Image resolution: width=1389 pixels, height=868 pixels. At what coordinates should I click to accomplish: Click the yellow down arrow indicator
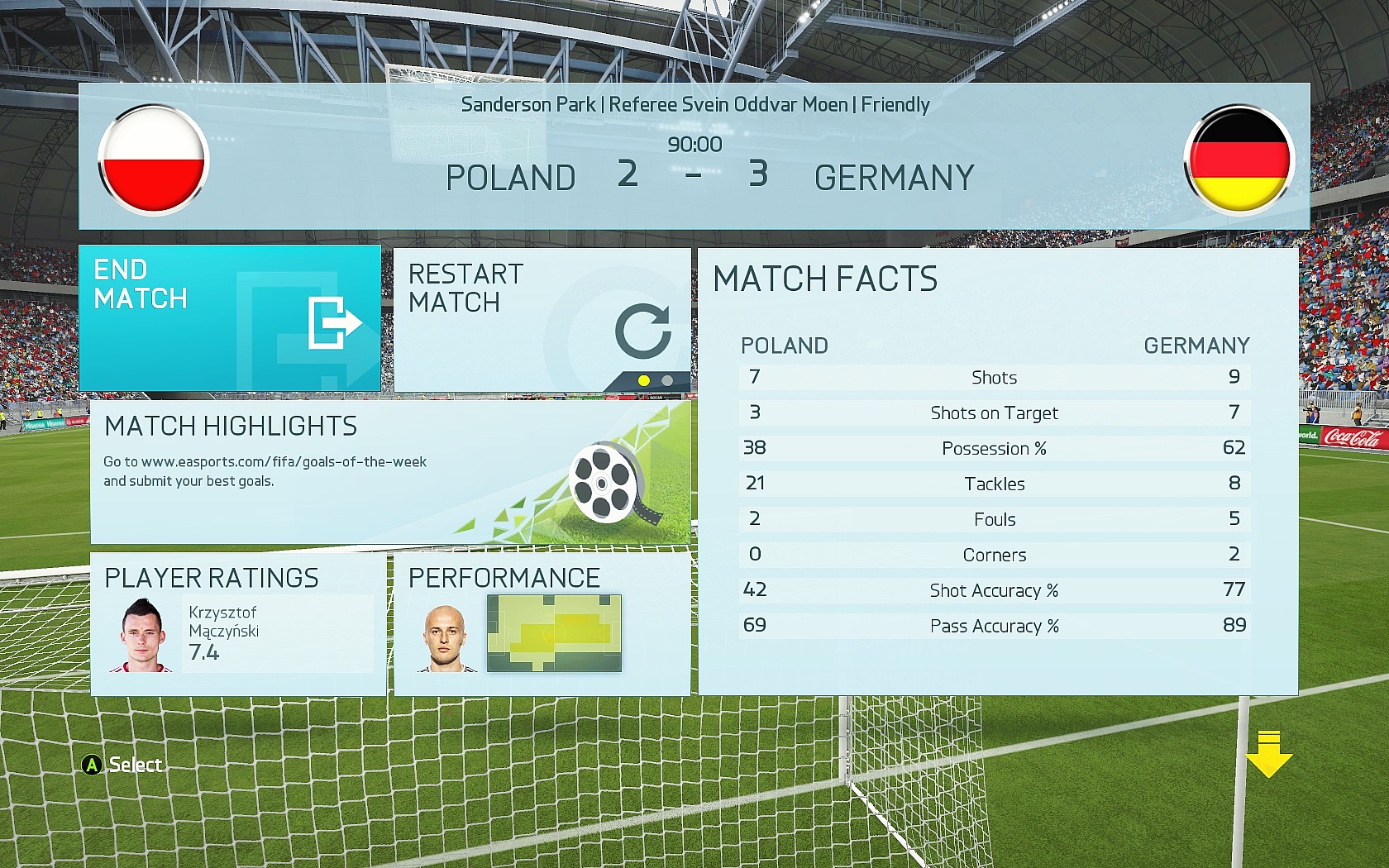click(x=1268, y=754)
